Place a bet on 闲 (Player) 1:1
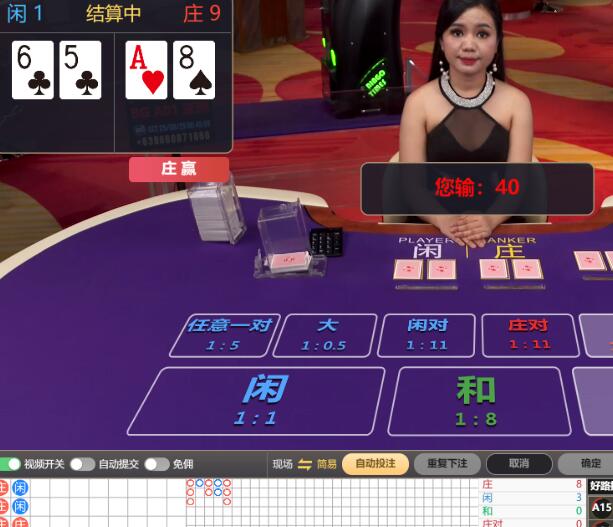 (x=257, y=400)
